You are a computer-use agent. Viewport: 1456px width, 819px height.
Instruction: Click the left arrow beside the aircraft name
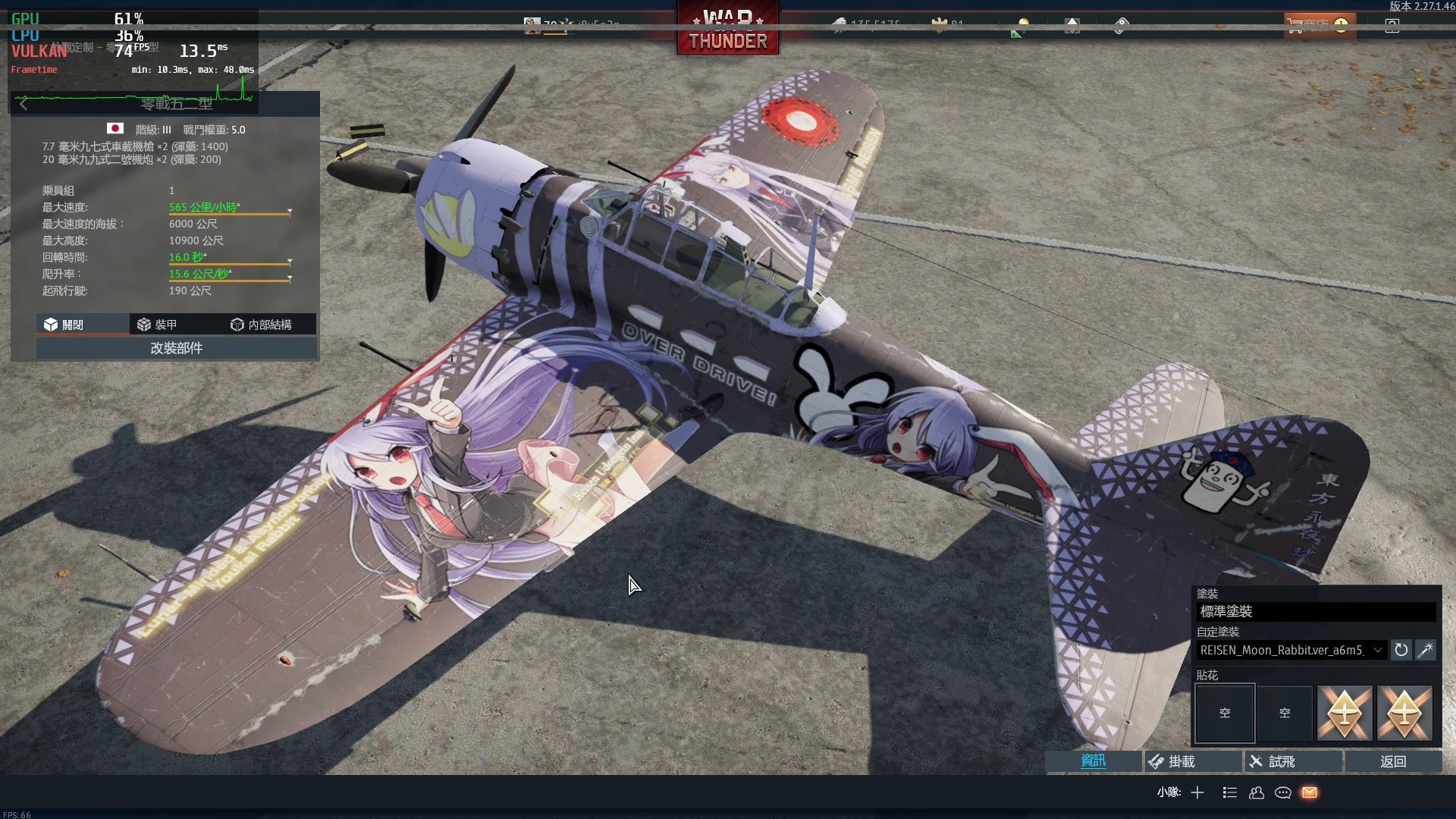tap(24, 105)
